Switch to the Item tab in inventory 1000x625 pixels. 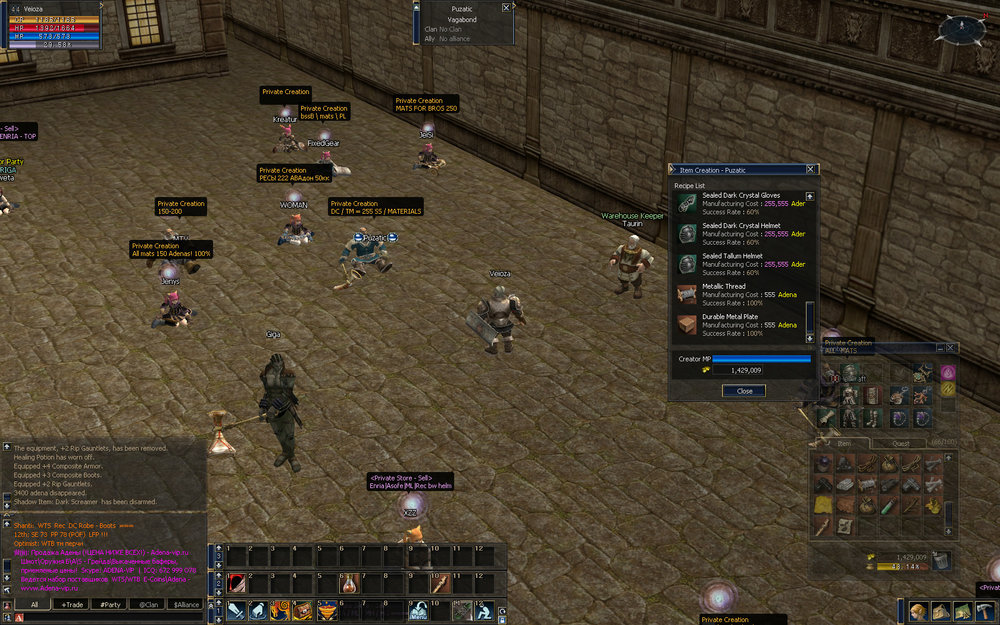(845, 443)
